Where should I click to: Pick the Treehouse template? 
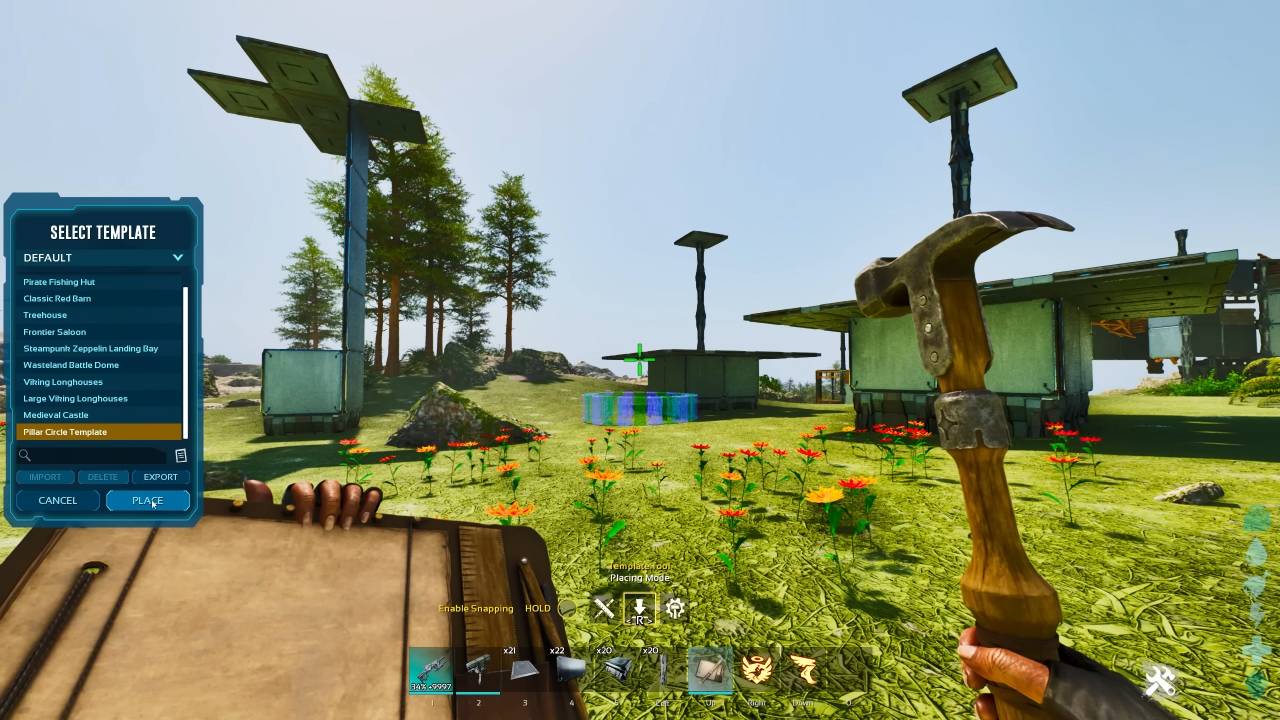[46, 315]
